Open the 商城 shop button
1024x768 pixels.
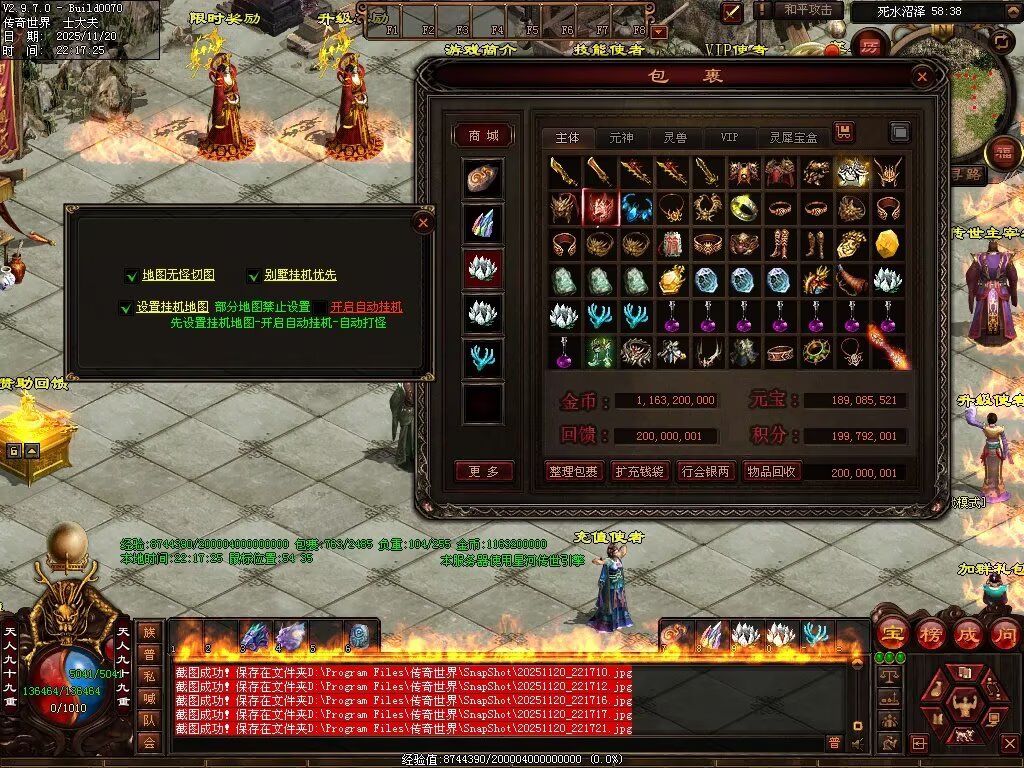tap(483, 135)
